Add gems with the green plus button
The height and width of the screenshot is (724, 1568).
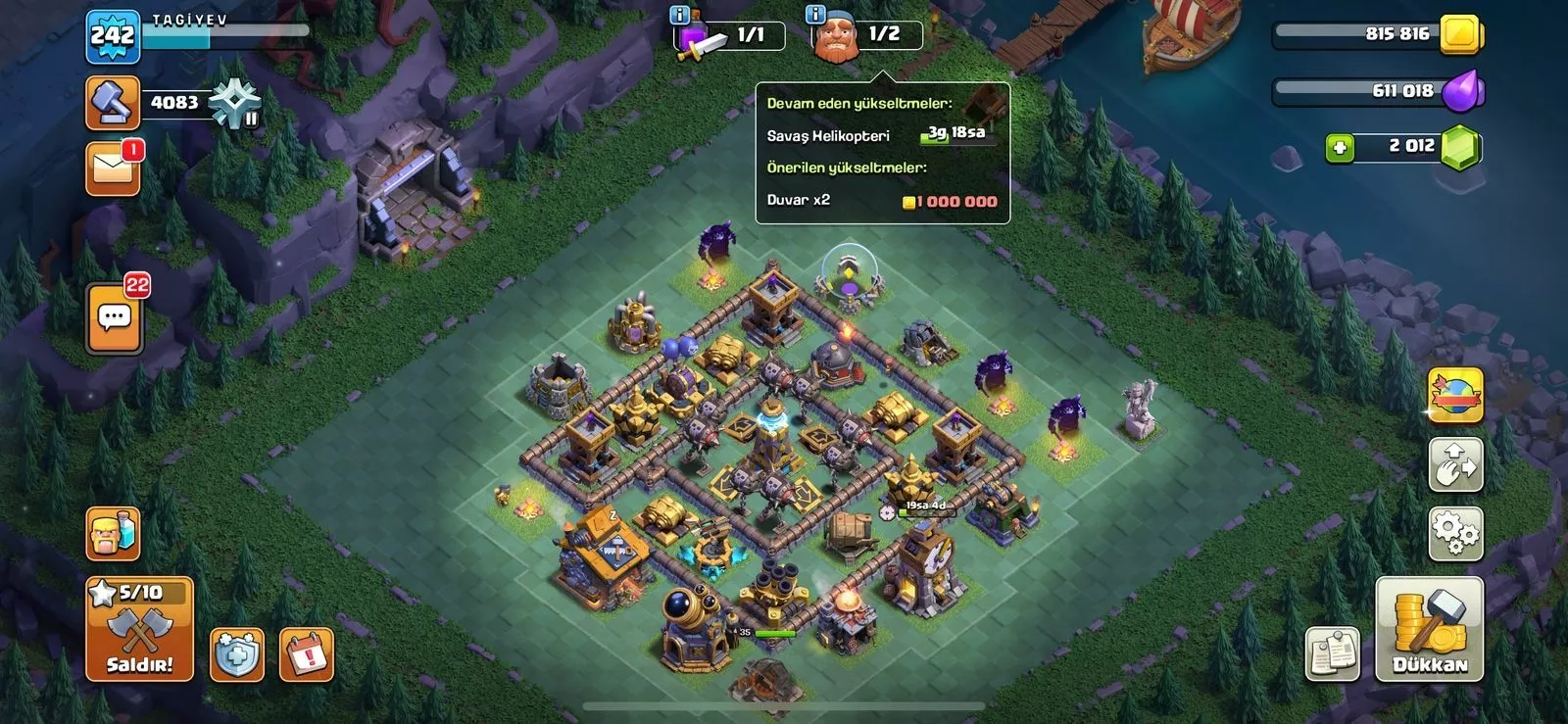point(1339,148)
